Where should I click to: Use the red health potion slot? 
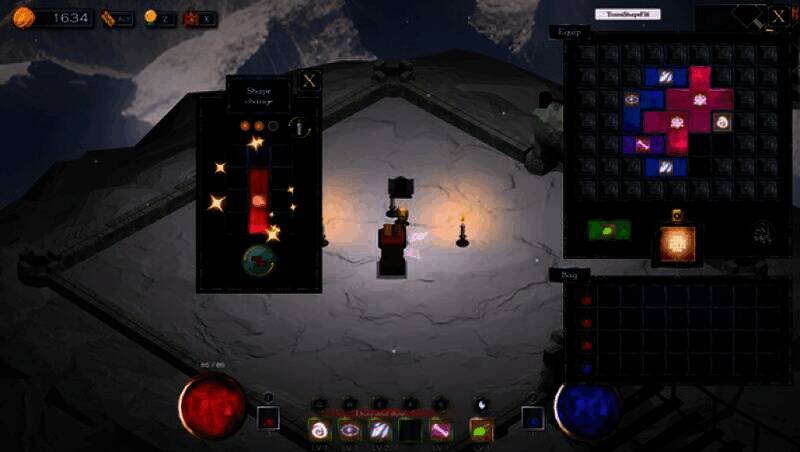coord(267,419)
